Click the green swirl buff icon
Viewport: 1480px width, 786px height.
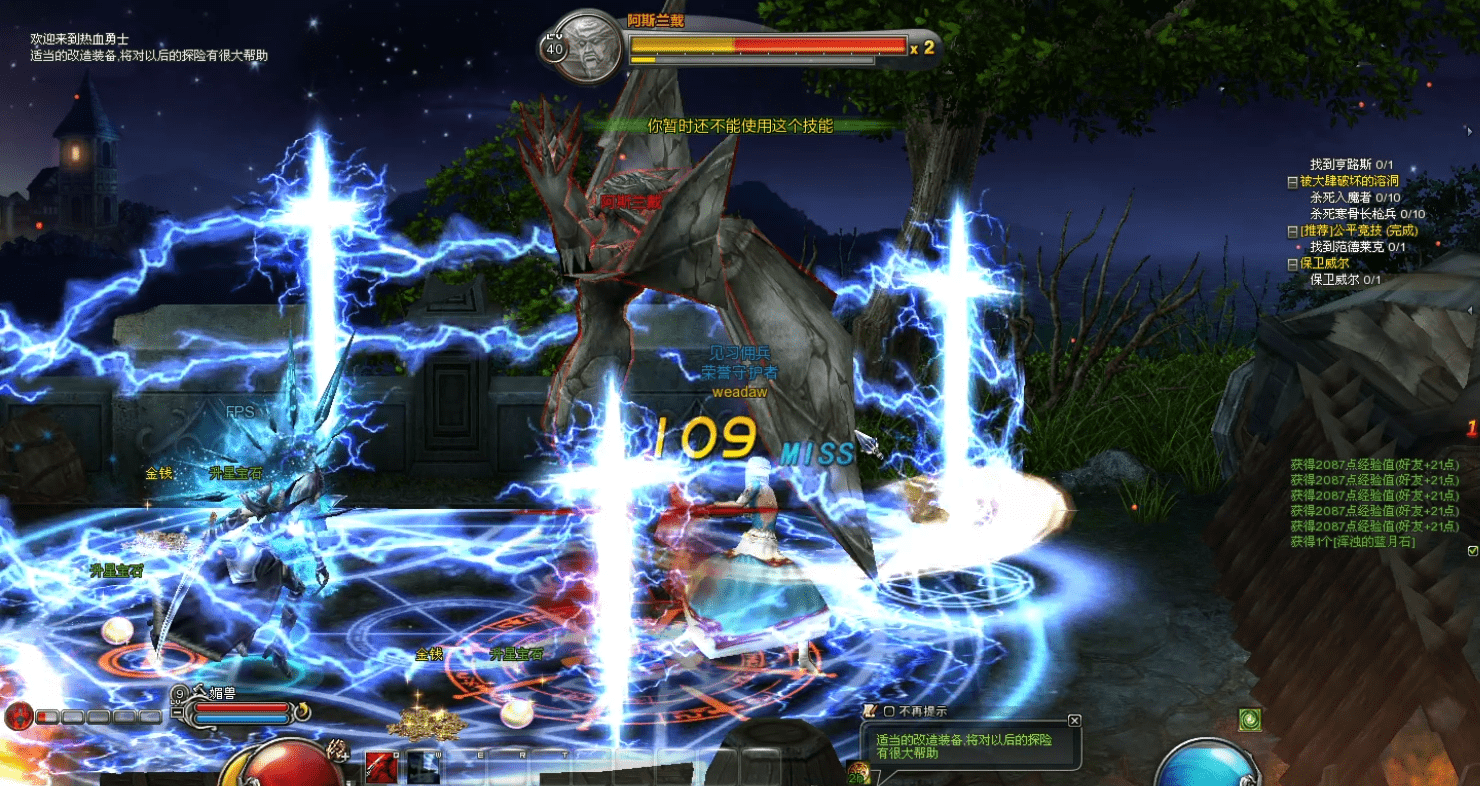(x=1248, y=719)
